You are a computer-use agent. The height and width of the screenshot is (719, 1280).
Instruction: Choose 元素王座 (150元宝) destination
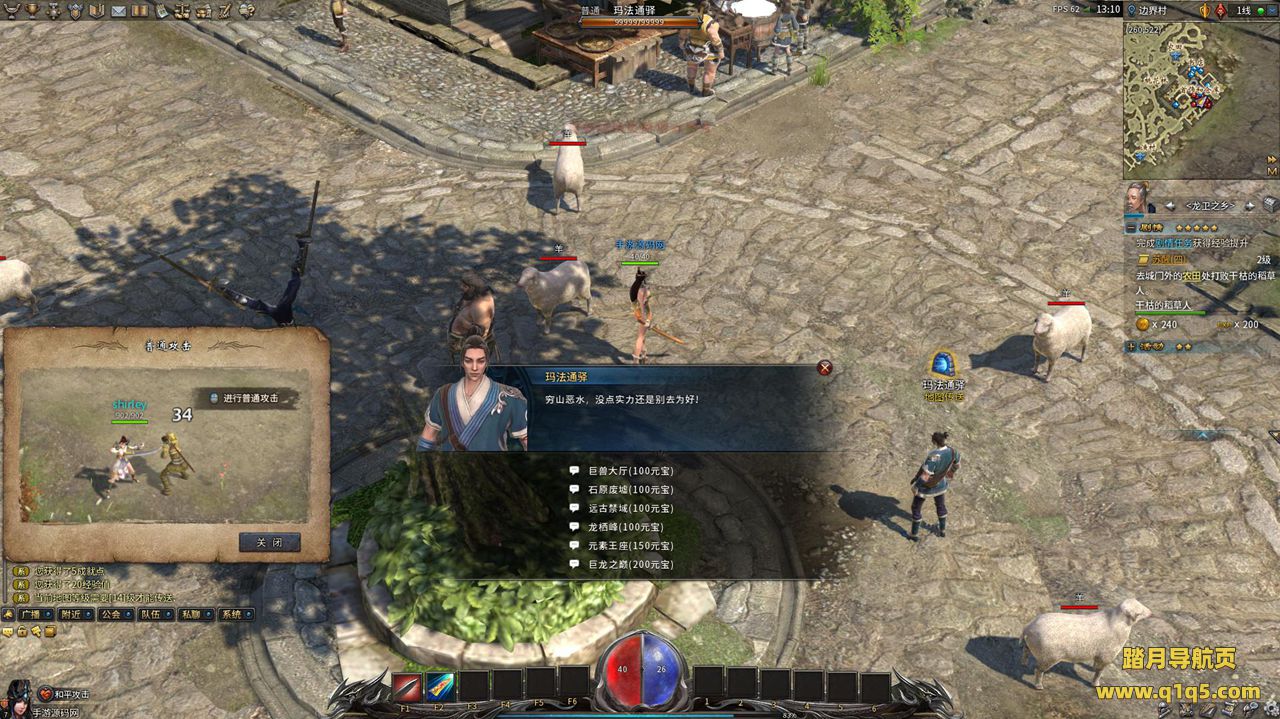(x=624, y=546)
